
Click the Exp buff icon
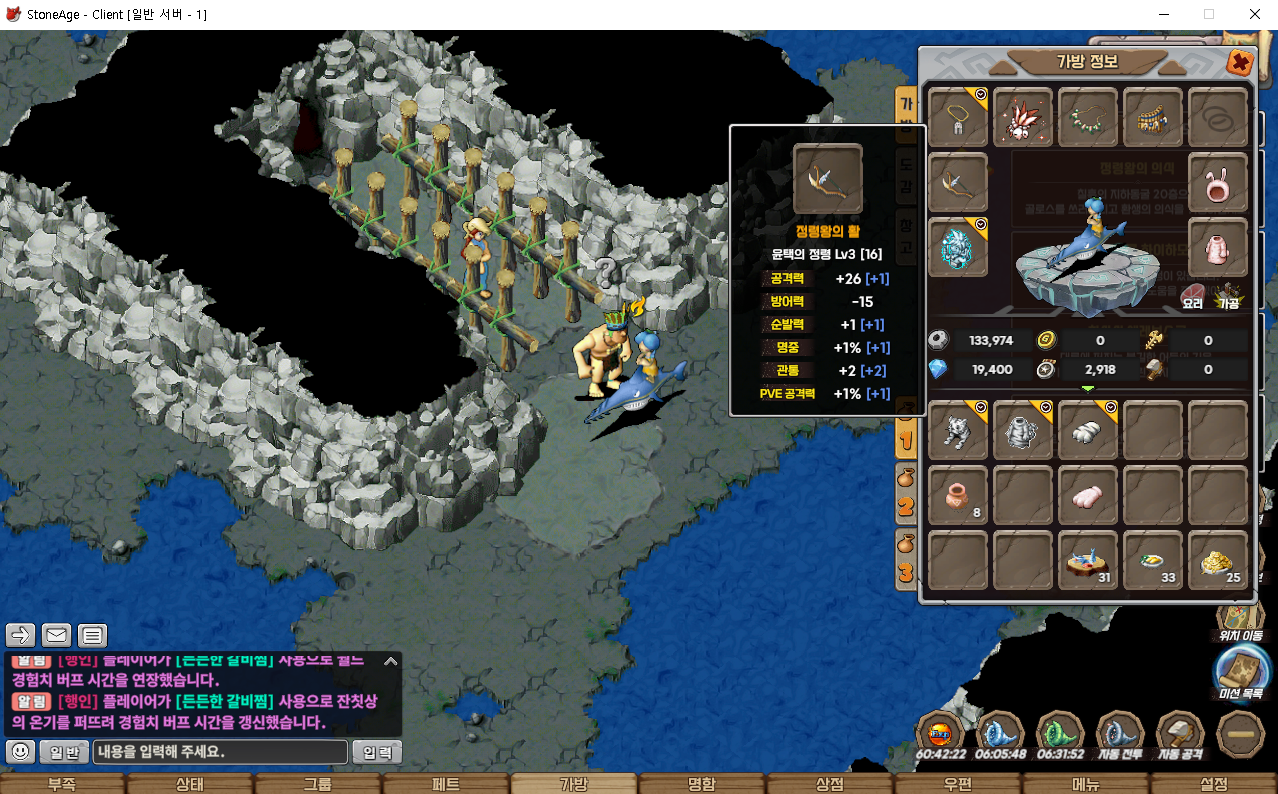click(x=940, y=735)
